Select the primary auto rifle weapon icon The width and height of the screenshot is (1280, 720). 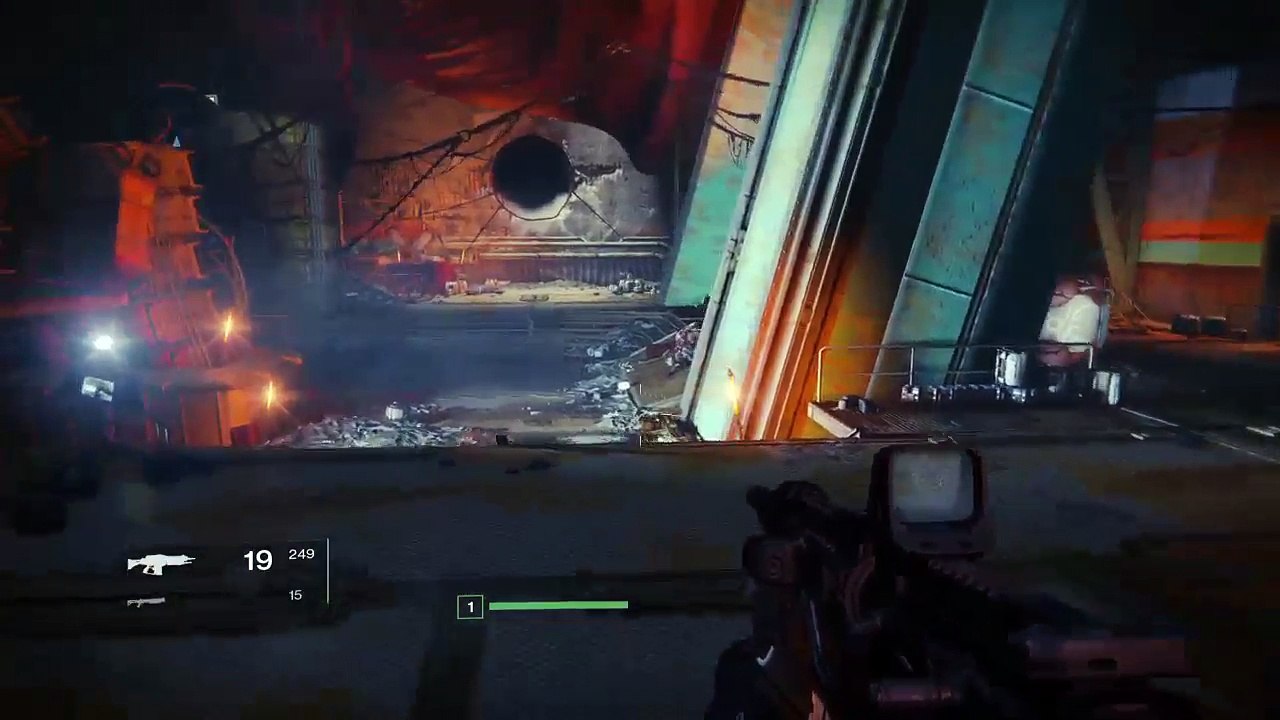(161, 563)
